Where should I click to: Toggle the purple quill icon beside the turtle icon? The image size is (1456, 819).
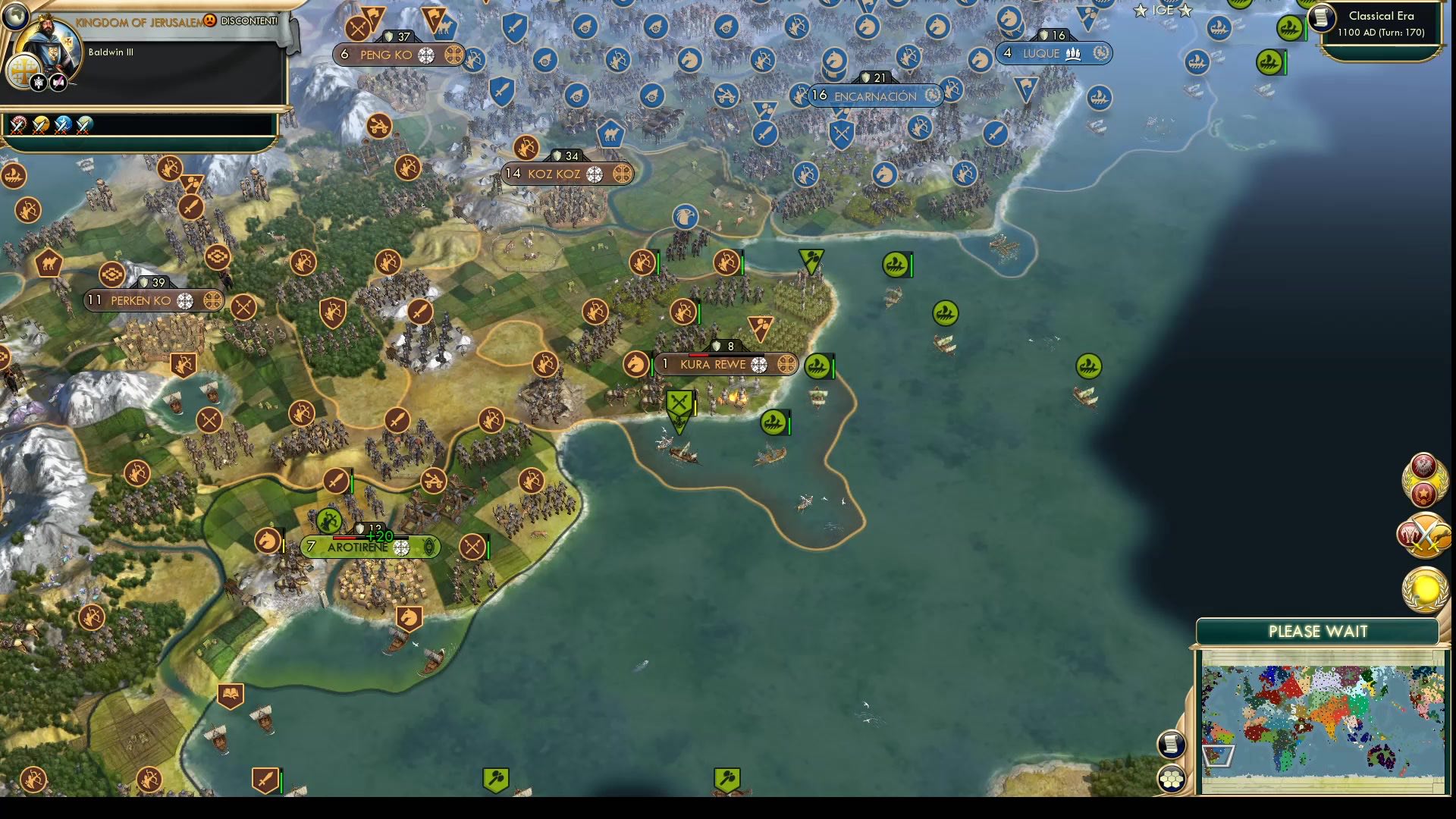coord(58,83)
